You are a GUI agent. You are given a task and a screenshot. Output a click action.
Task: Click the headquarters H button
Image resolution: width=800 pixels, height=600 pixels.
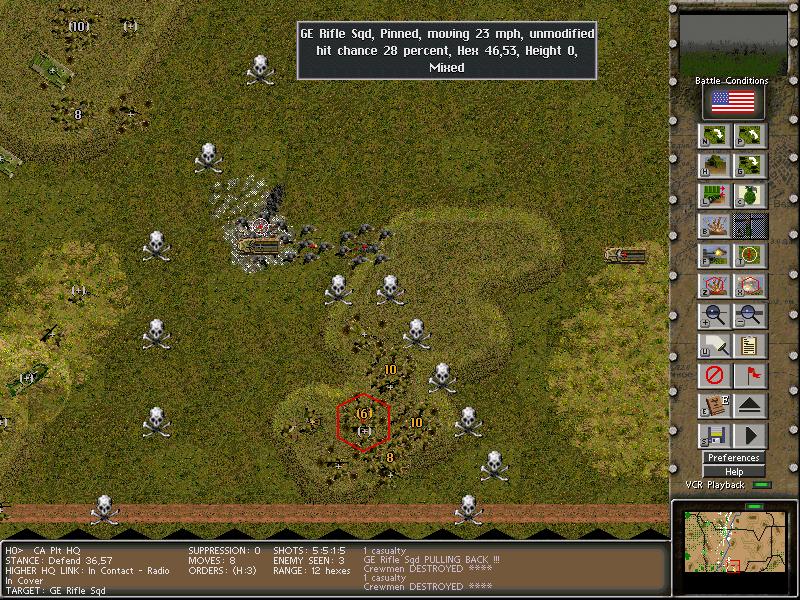coord(715,166)
